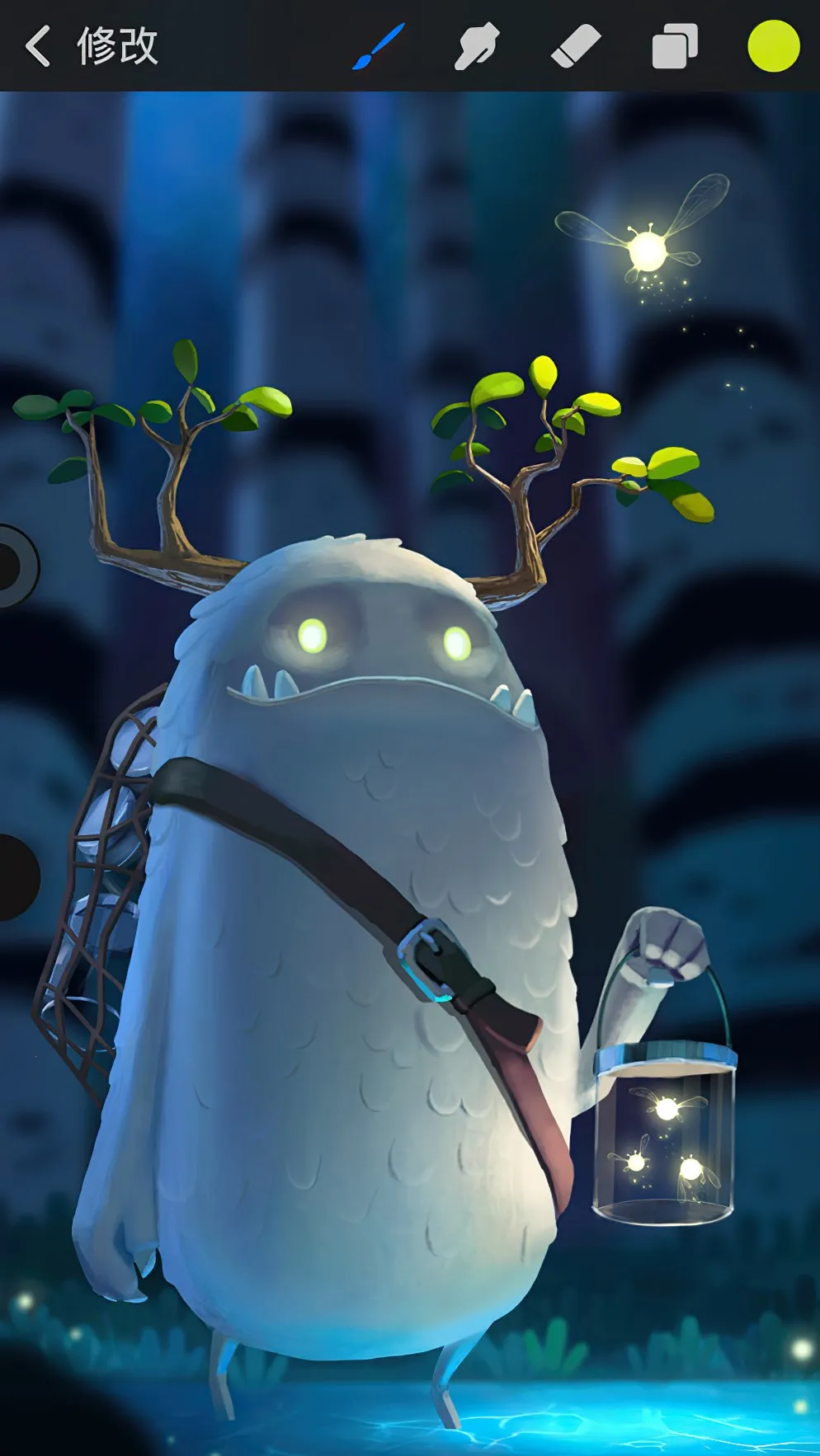Open the yellow-green color swatch
The image size is (820, 1456).
click(x=773, y=45)
